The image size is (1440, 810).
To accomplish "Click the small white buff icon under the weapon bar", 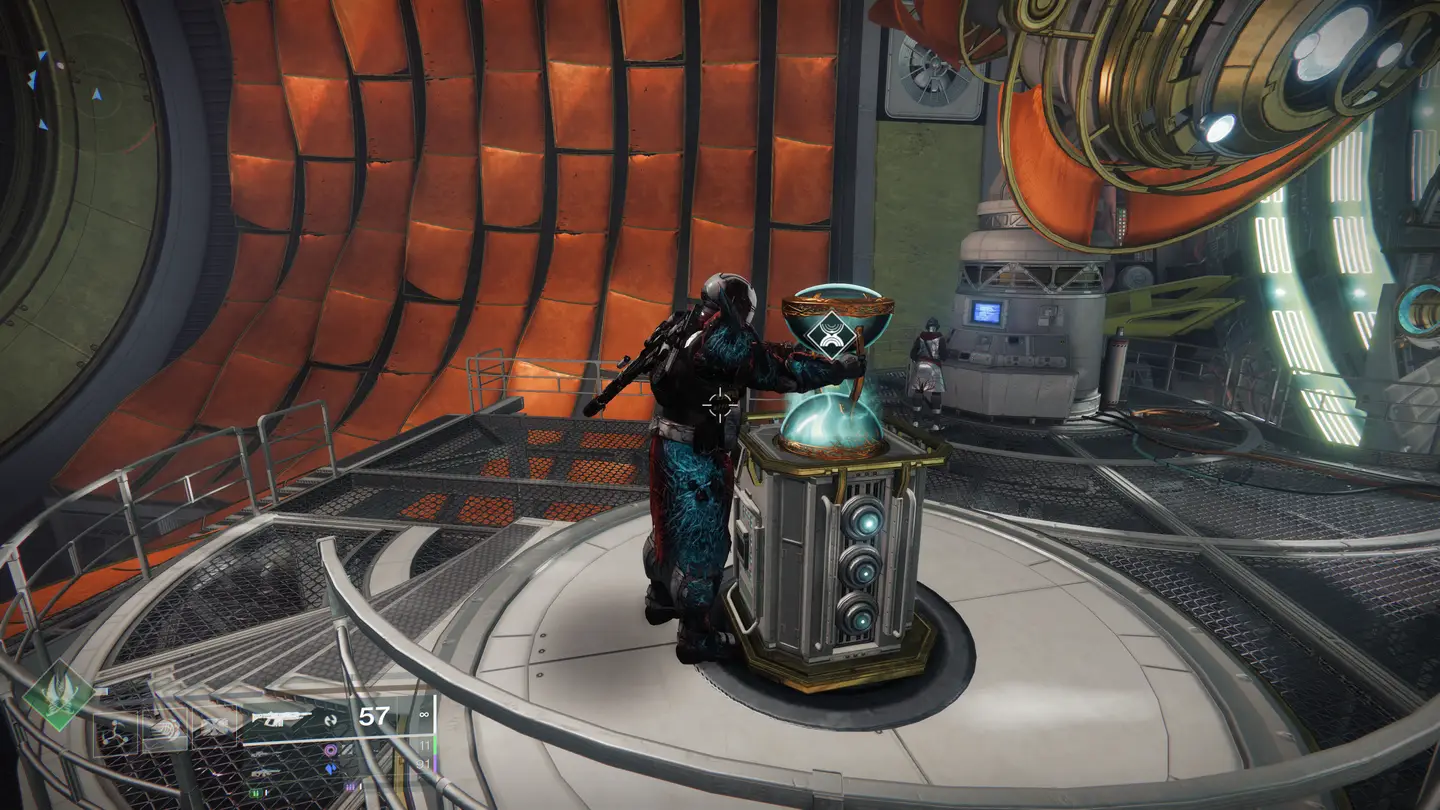I will tap(362, 786).
